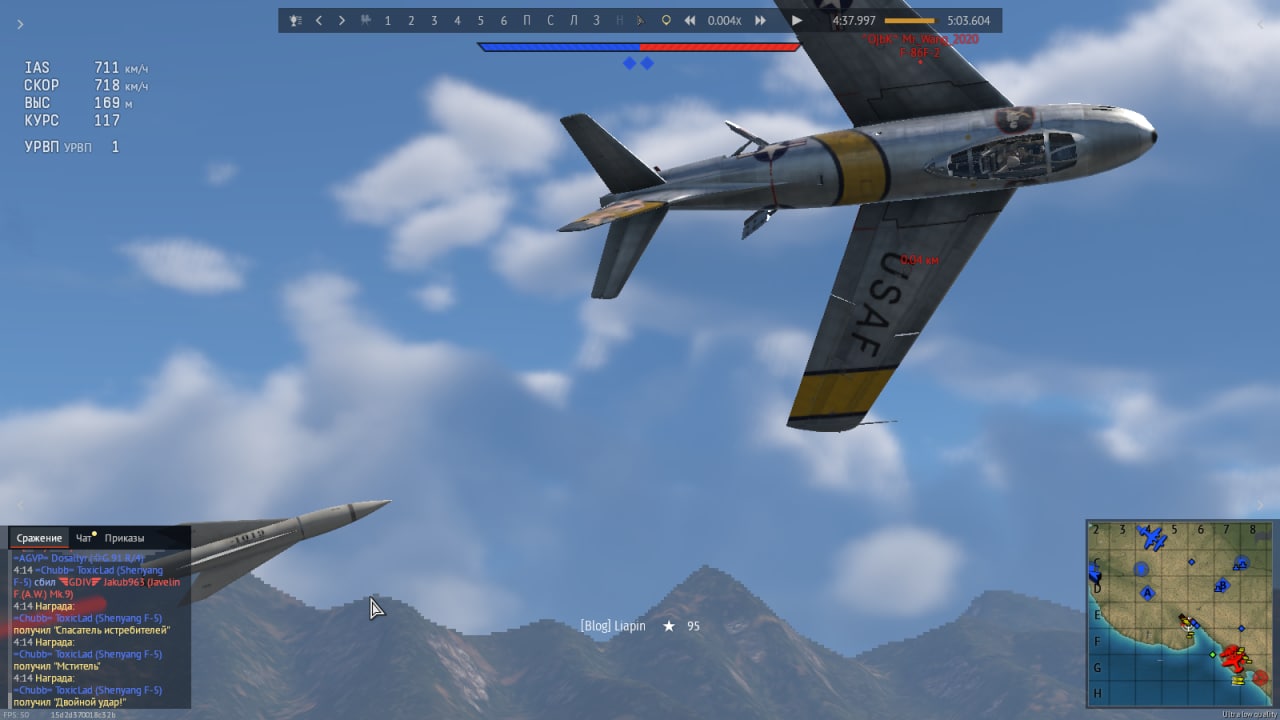Image resolution: width=1280 pixels, height=720 pixels.
Task: Select camera preset 1
Action: (x=388, y=20)
